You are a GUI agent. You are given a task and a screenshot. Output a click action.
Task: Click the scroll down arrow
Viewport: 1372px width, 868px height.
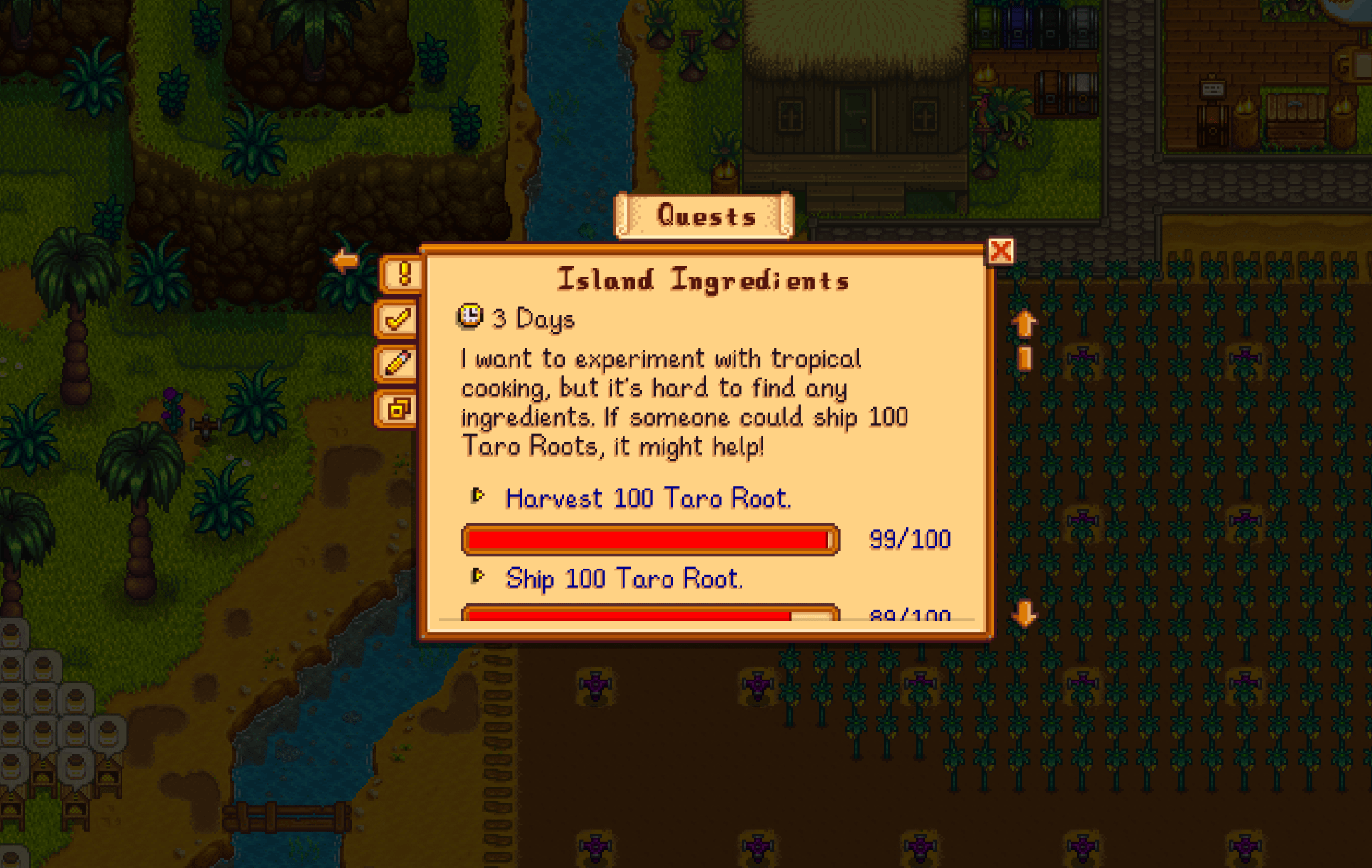point(1024,614)
